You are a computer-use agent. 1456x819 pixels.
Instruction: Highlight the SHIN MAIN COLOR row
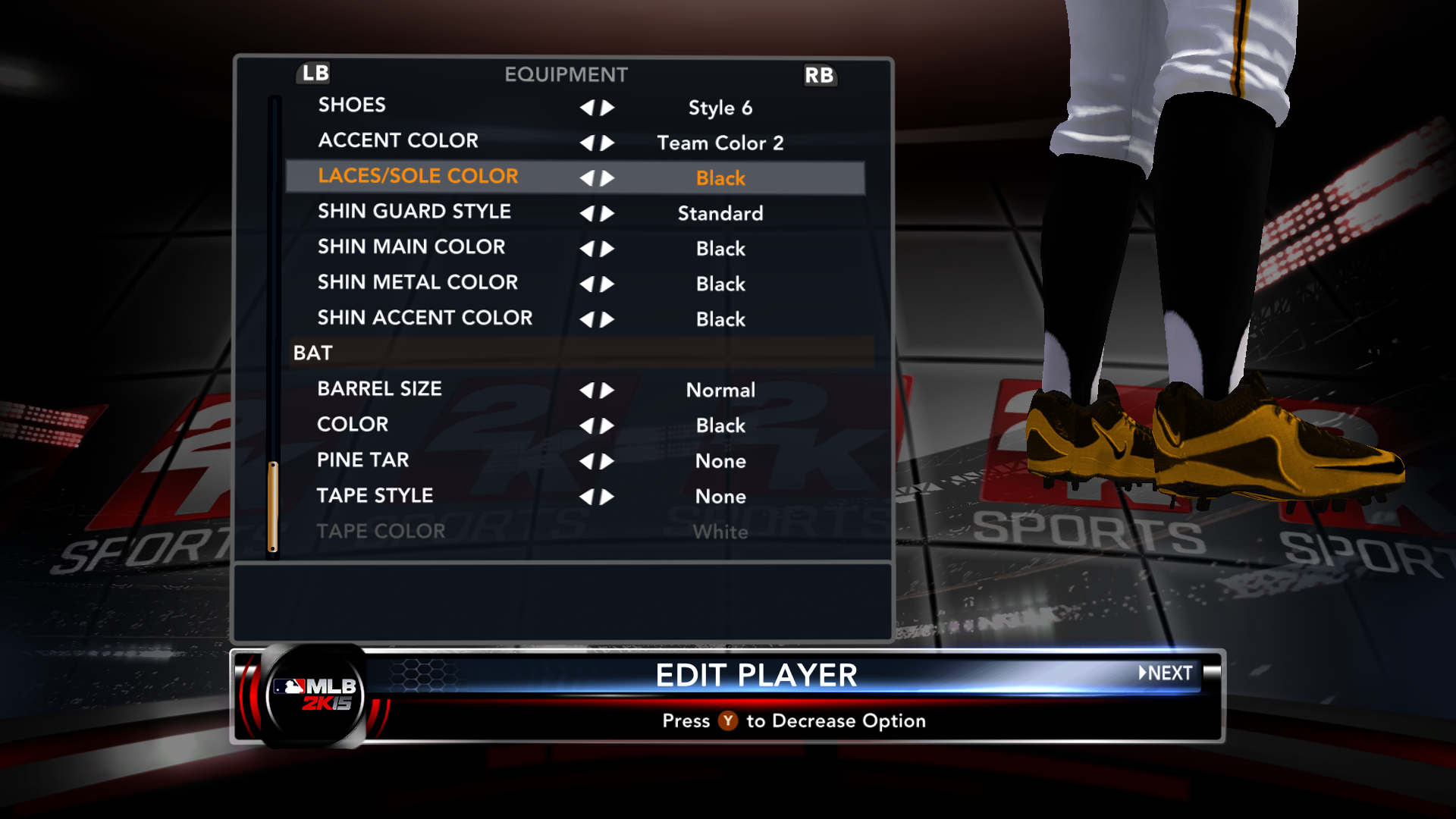411,247
